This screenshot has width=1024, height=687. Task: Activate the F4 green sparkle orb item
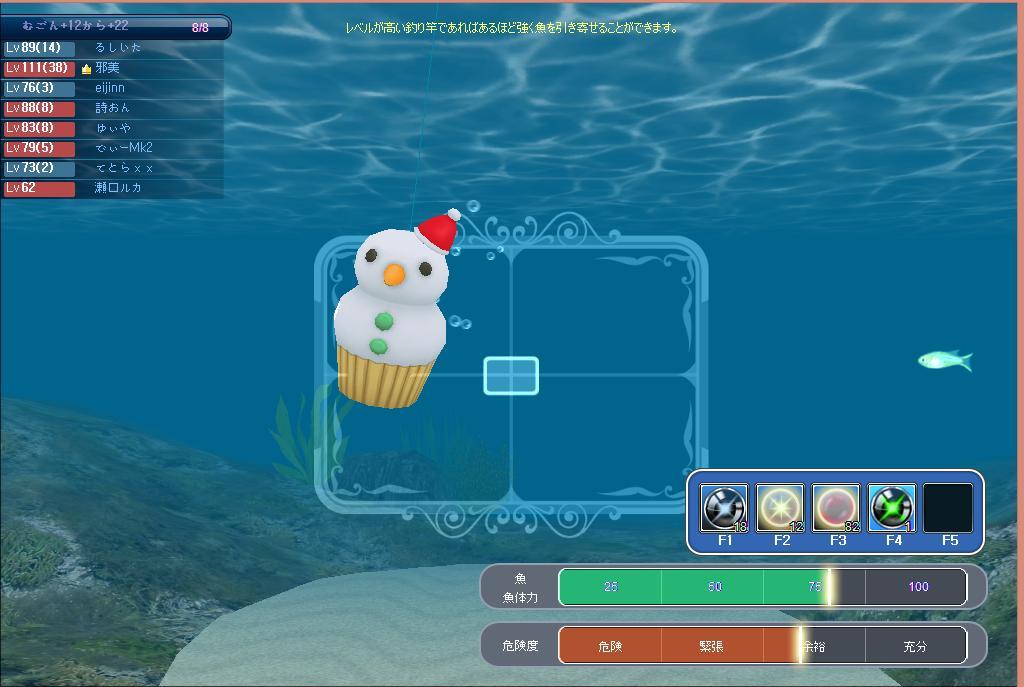click(x=892, y=508)
